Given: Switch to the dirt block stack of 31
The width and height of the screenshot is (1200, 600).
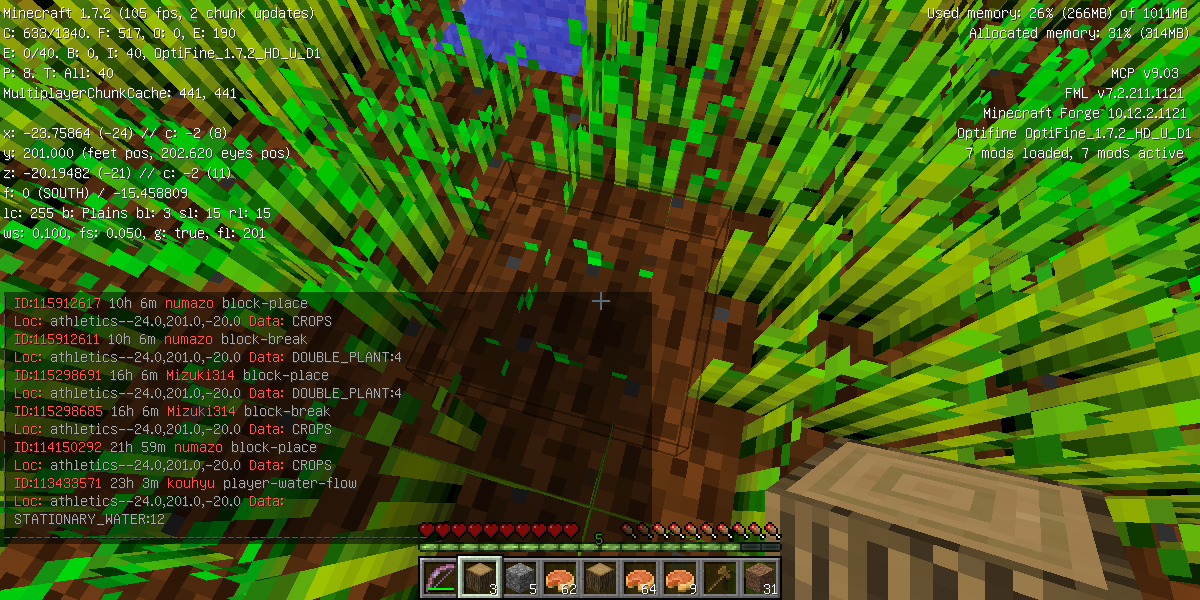Looking at the screenshot, I should click(758, 578).
